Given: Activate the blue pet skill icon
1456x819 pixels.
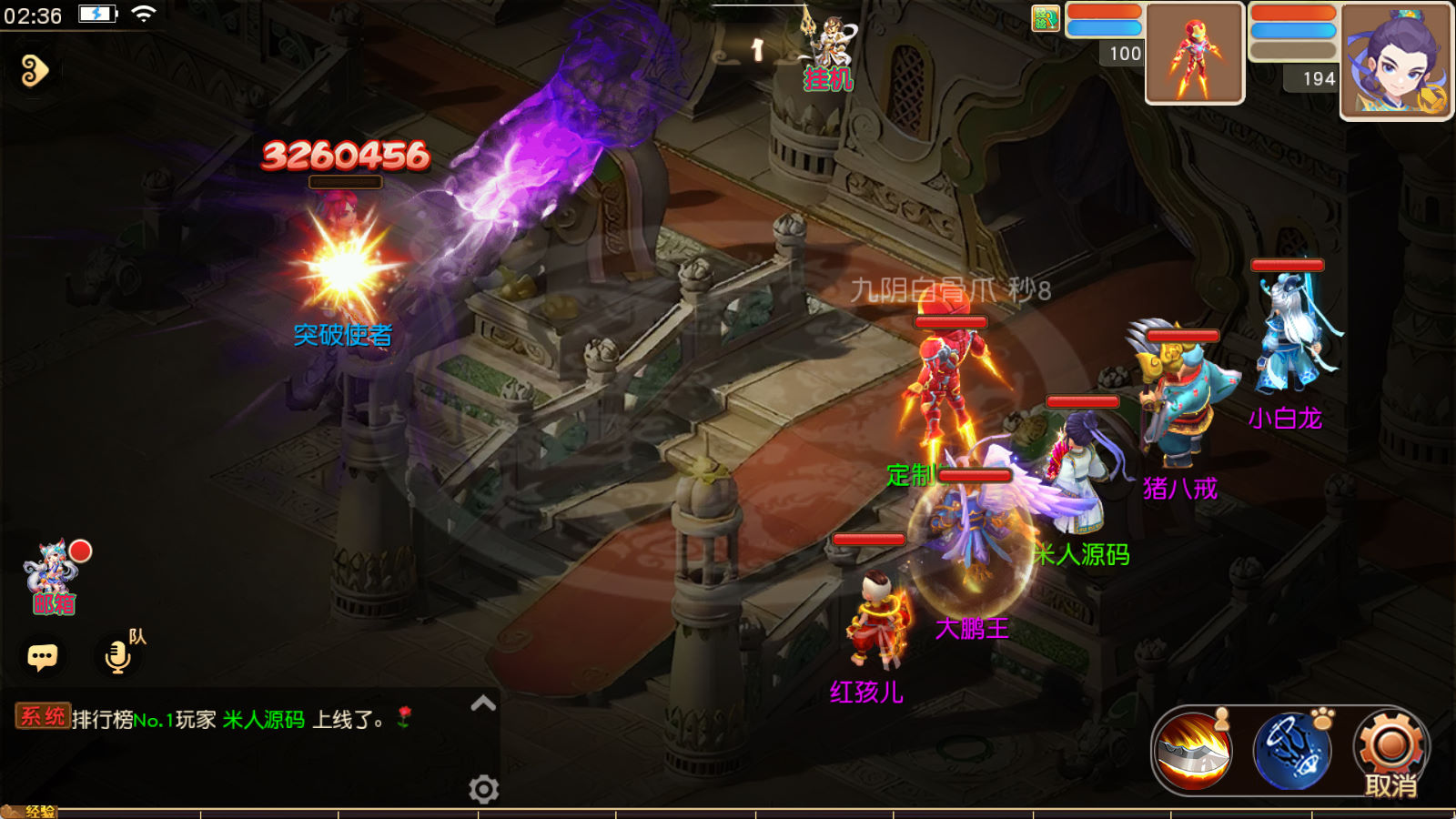Looking at the screenshot, I should click(1292, 751).
